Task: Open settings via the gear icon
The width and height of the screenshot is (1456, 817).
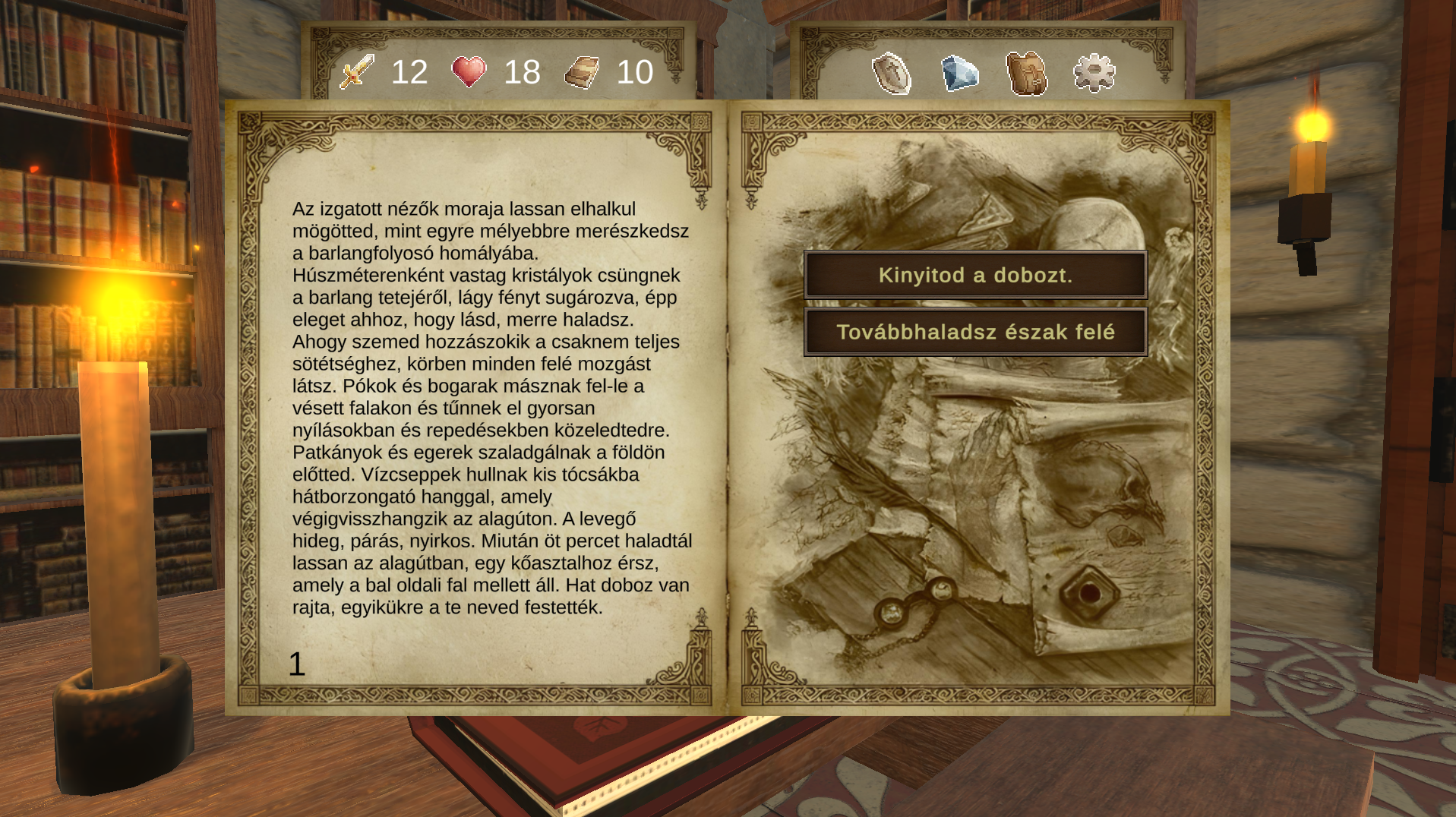Action: pos(1094,74)
